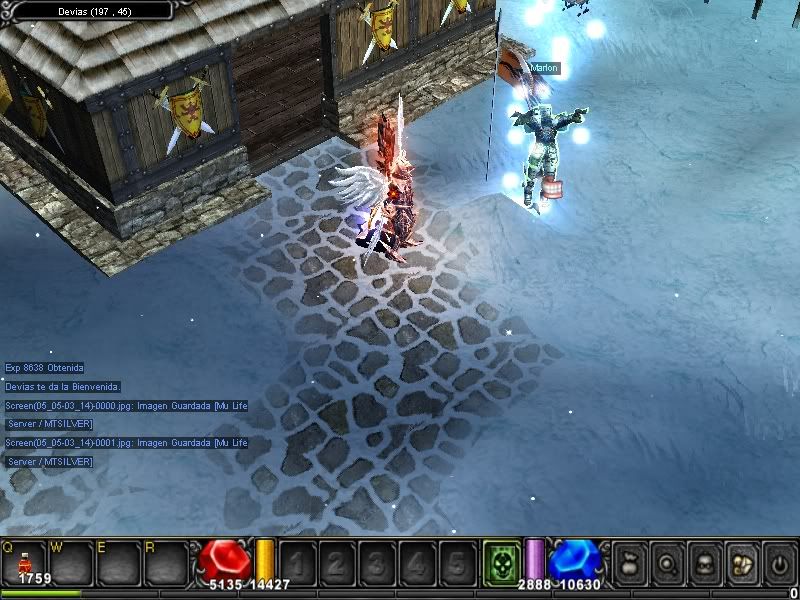
Task: Select the empty W item slot
Action: (x=72, y=564)
